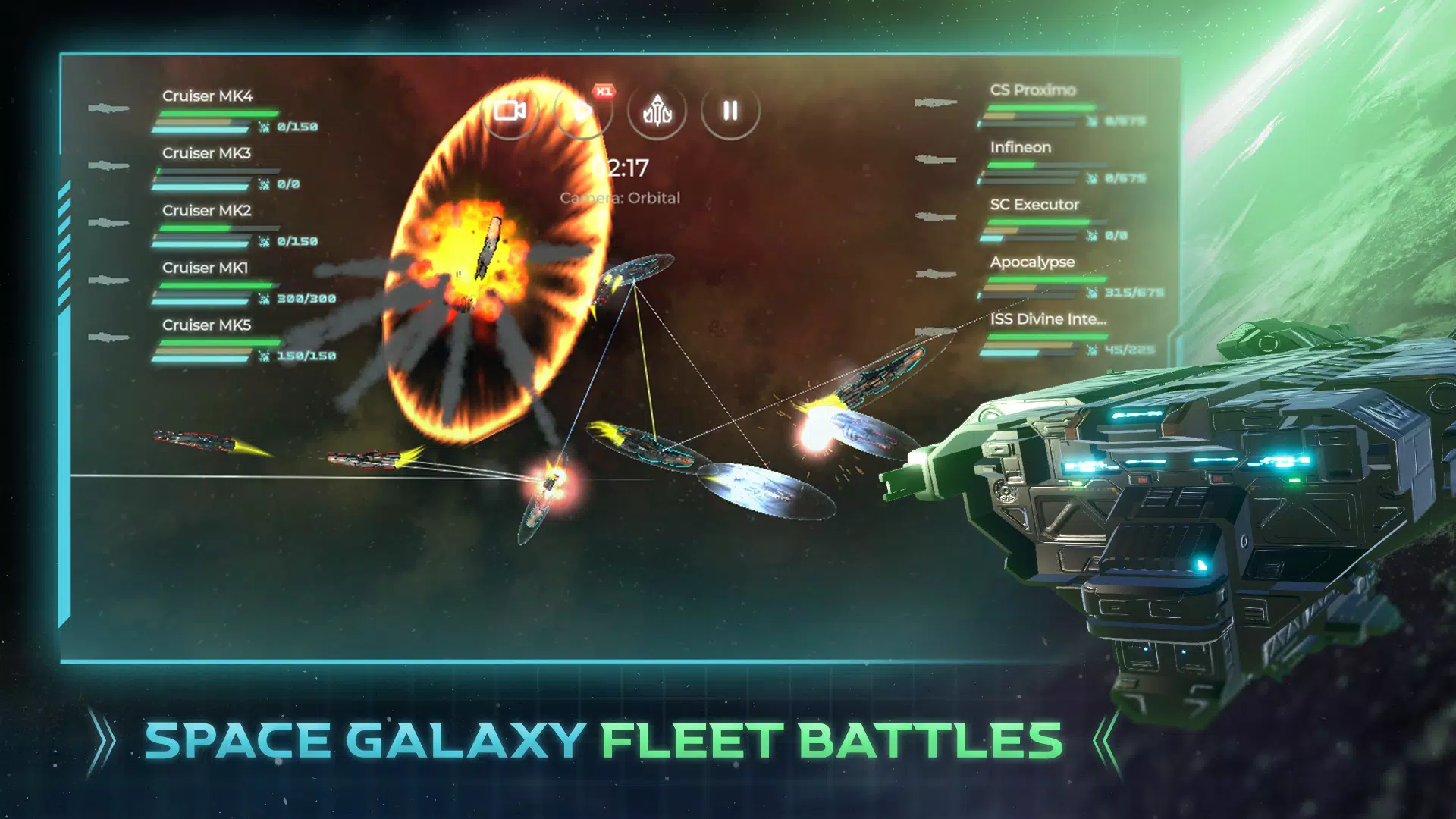Expand the truncated ISS Divine Inte... name
Image resolution: width=1456 pixels, height=819 pixels.
click(1050, 319)
